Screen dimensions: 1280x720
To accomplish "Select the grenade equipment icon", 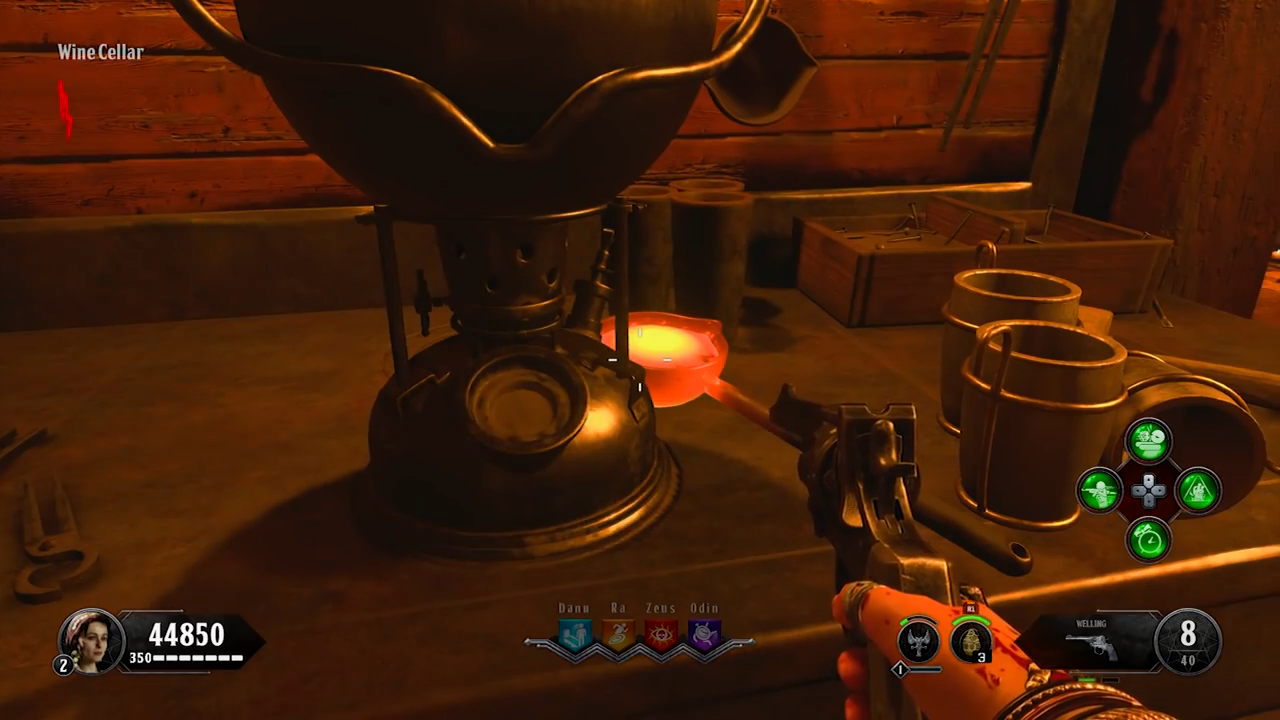I will click(x=970, y=641).
